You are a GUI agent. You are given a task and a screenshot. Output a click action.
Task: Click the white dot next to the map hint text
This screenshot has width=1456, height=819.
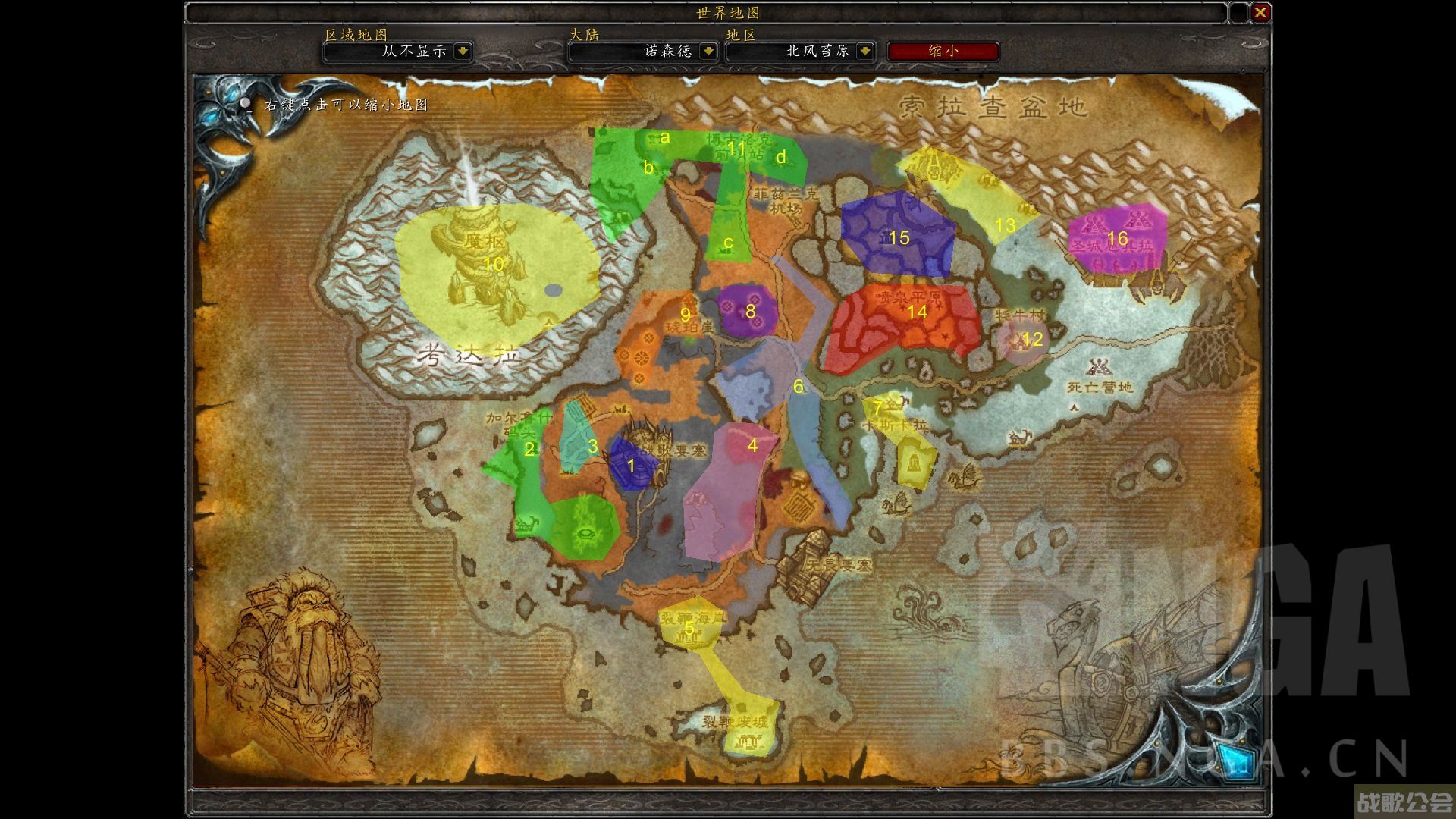pos(244,105)
